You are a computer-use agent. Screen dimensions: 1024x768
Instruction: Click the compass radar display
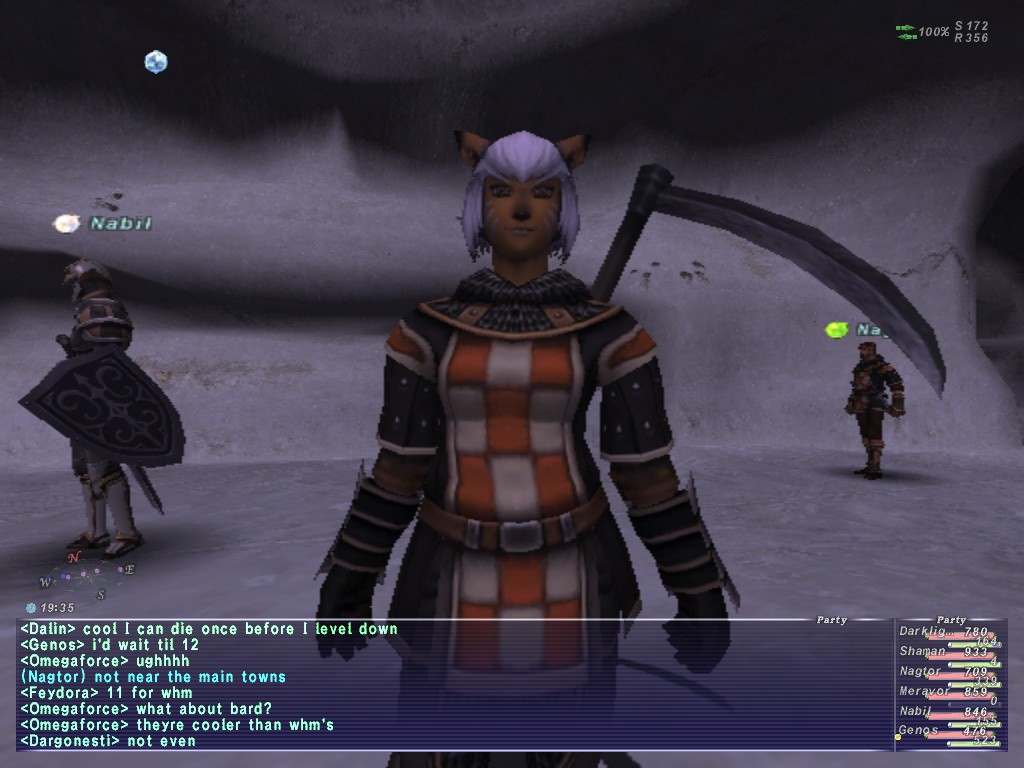click(x=86, y=576)
